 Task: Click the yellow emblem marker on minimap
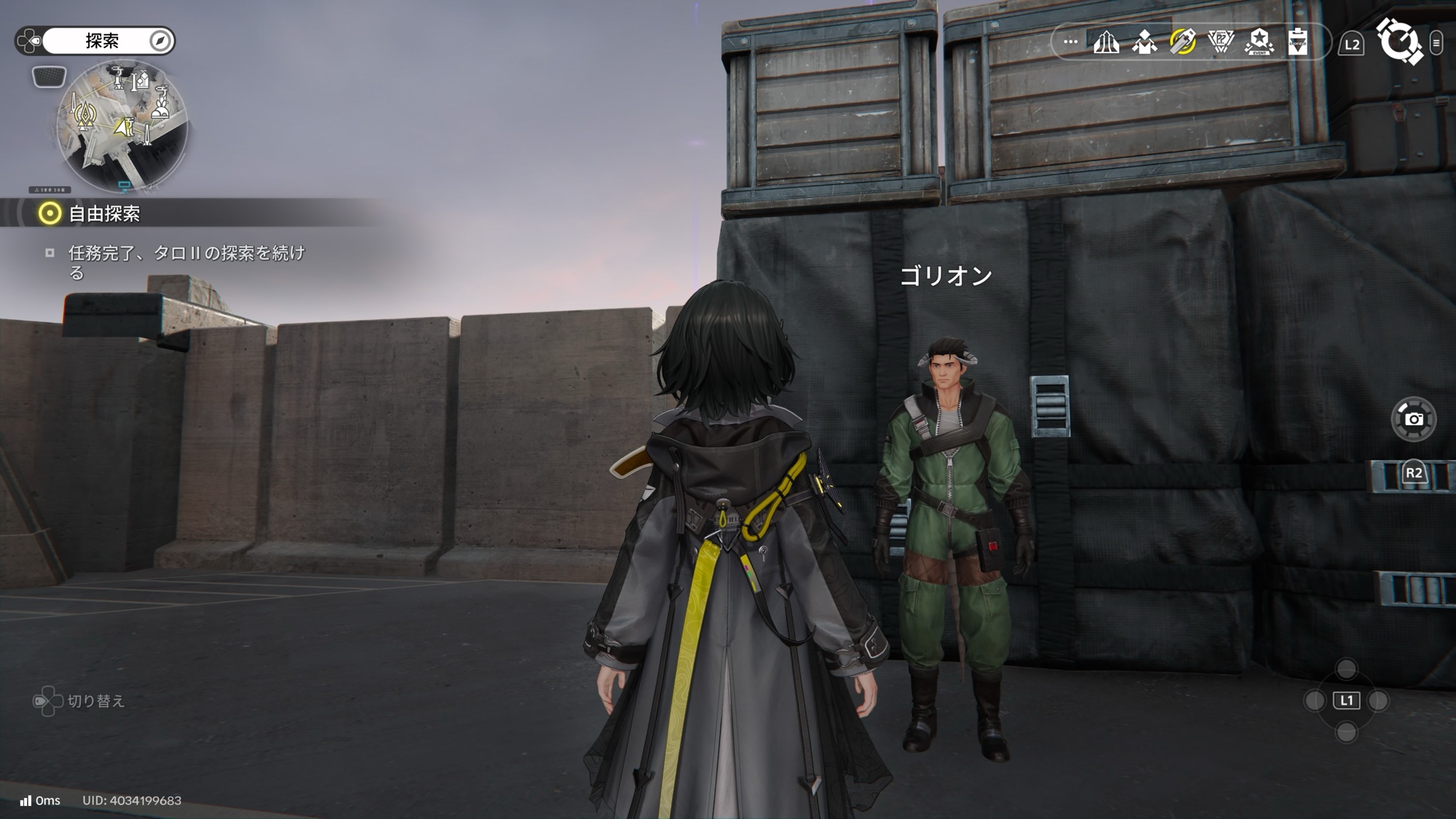(87, 115)
